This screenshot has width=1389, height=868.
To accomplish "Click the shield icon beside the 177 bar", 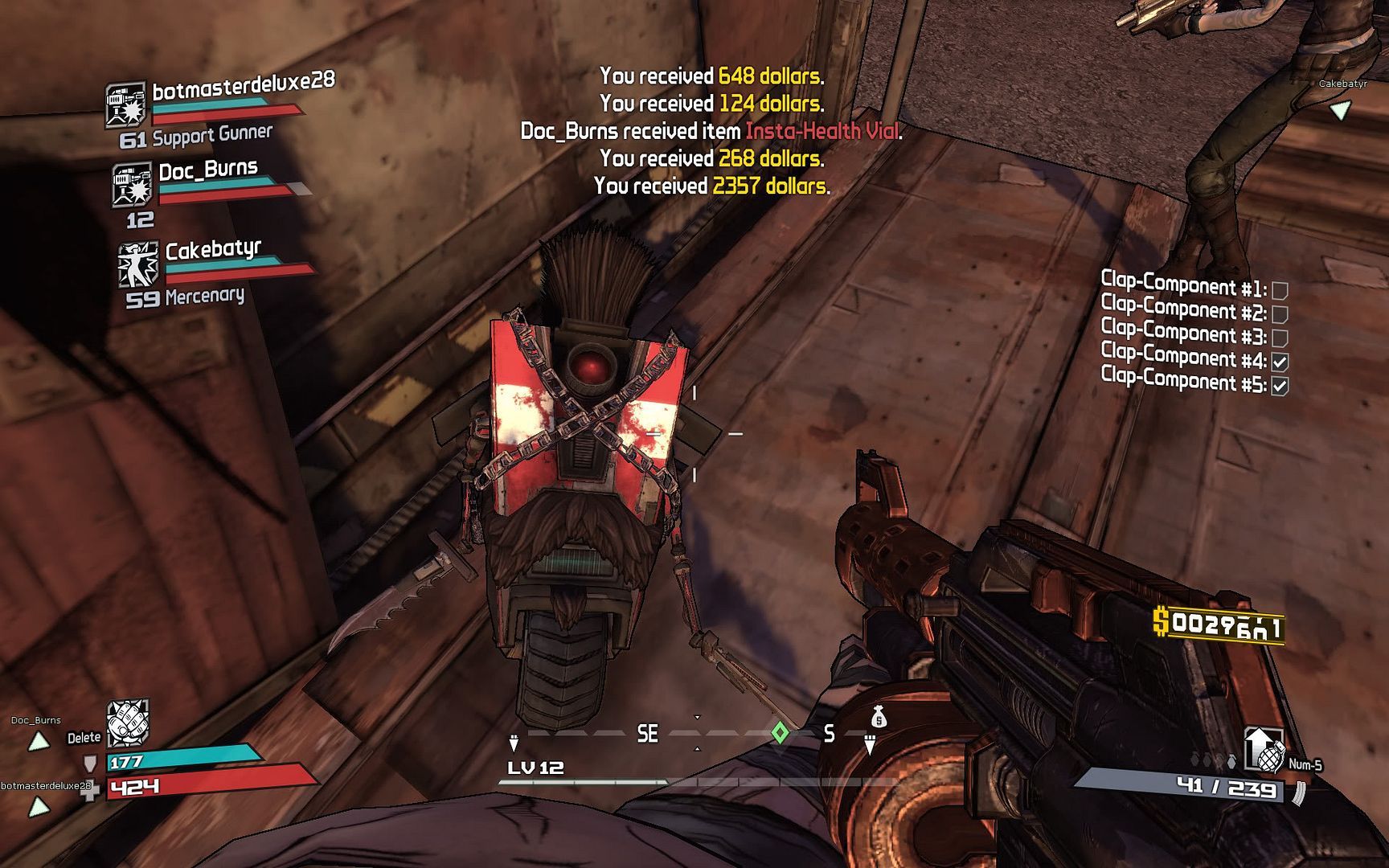I will pos(91,763).
